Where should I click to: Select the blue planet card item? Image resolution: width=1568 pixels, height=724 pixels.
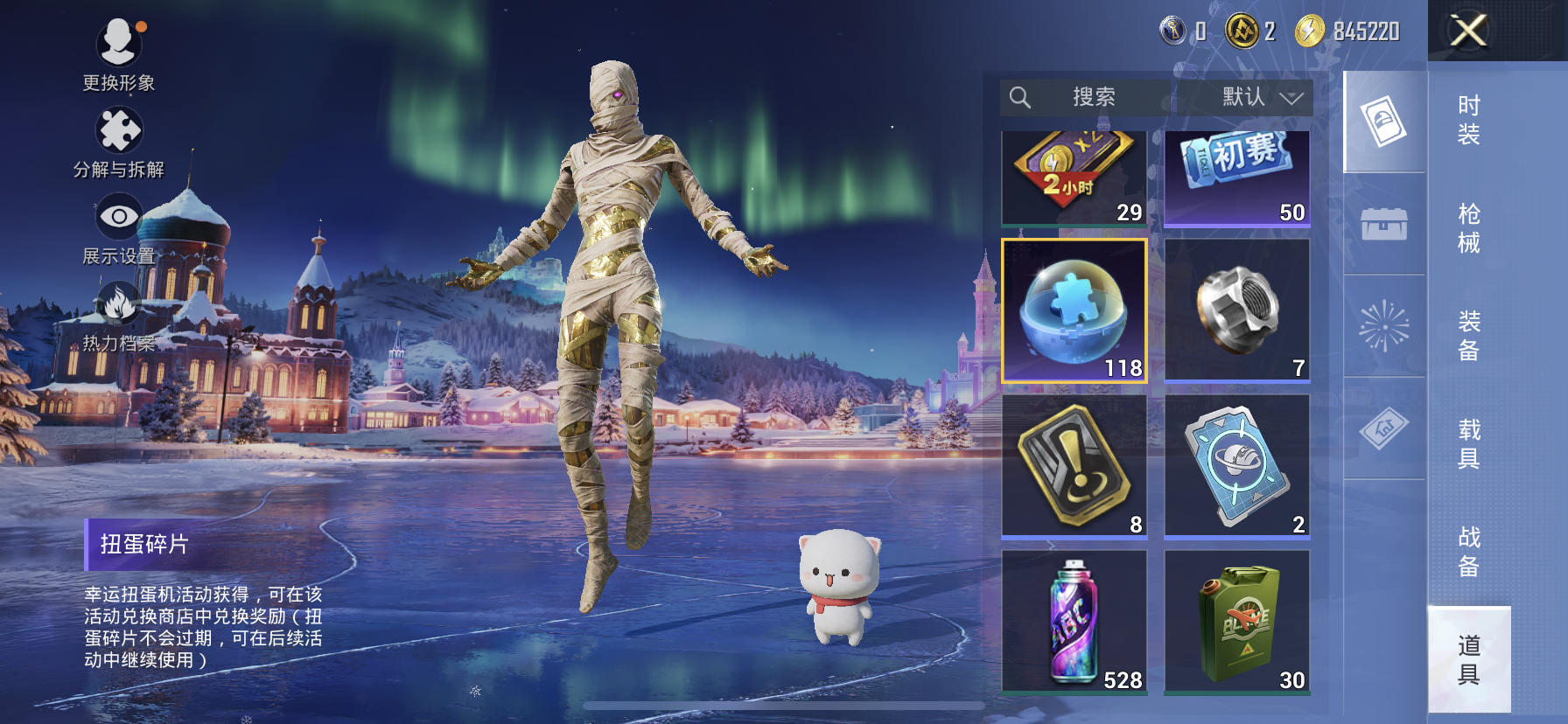click(1236, 465)
